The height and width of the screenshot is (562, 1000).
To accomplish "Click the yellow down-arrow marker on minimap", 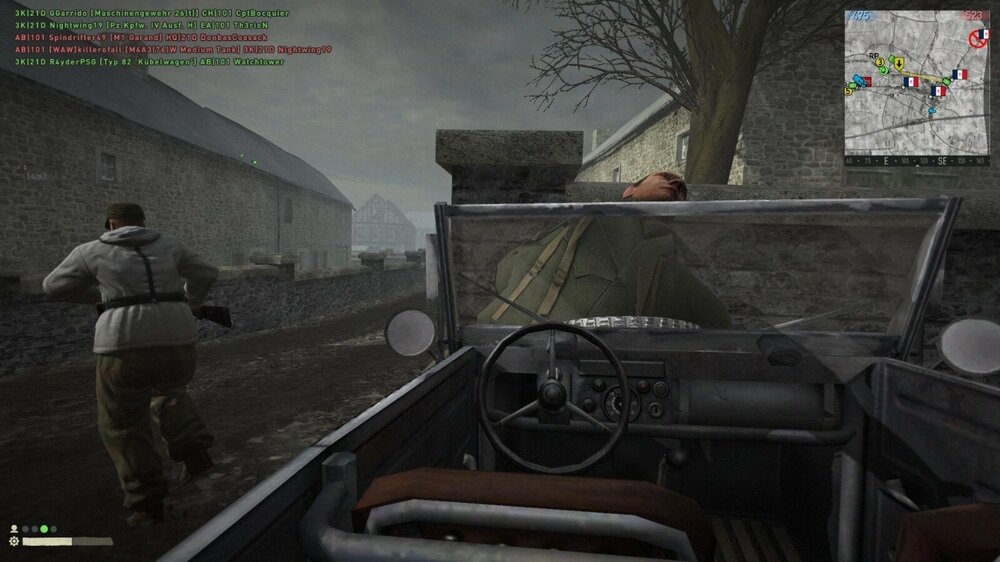I will pos(898,63).
